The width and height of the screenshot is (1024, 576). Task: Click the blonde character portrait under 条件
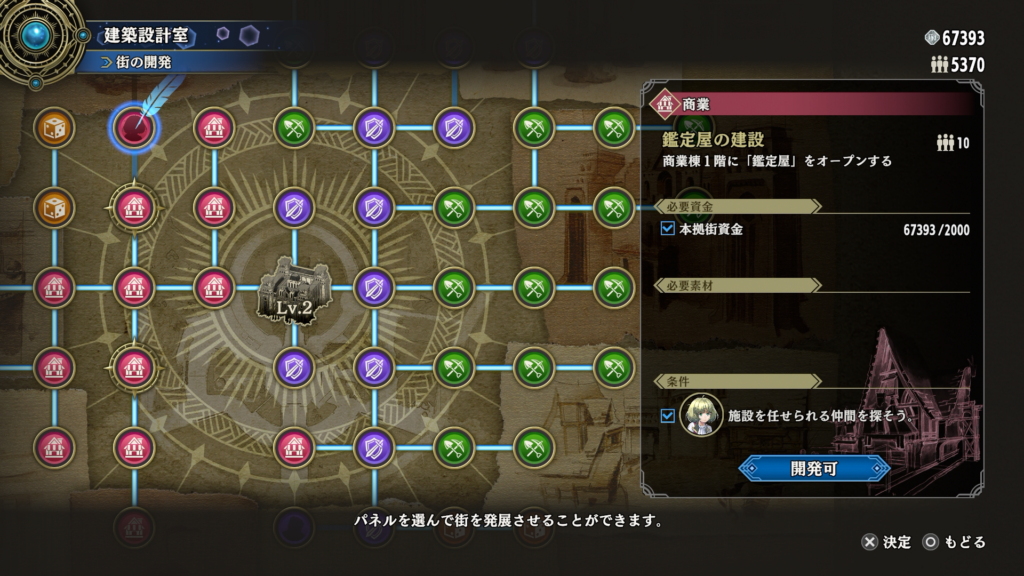pos(701,414)
